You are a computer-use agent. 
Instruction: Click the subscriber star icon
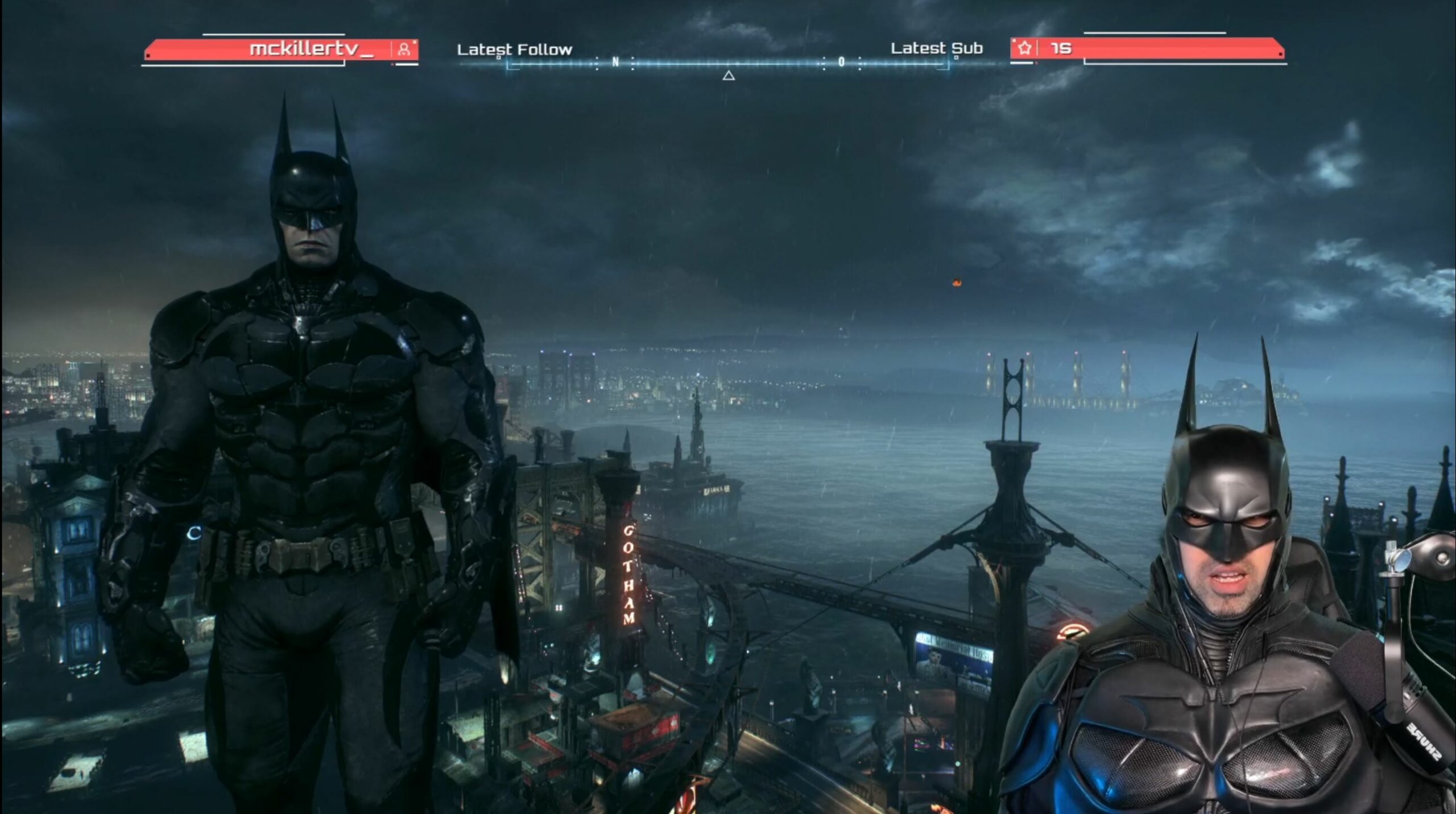1024,48
